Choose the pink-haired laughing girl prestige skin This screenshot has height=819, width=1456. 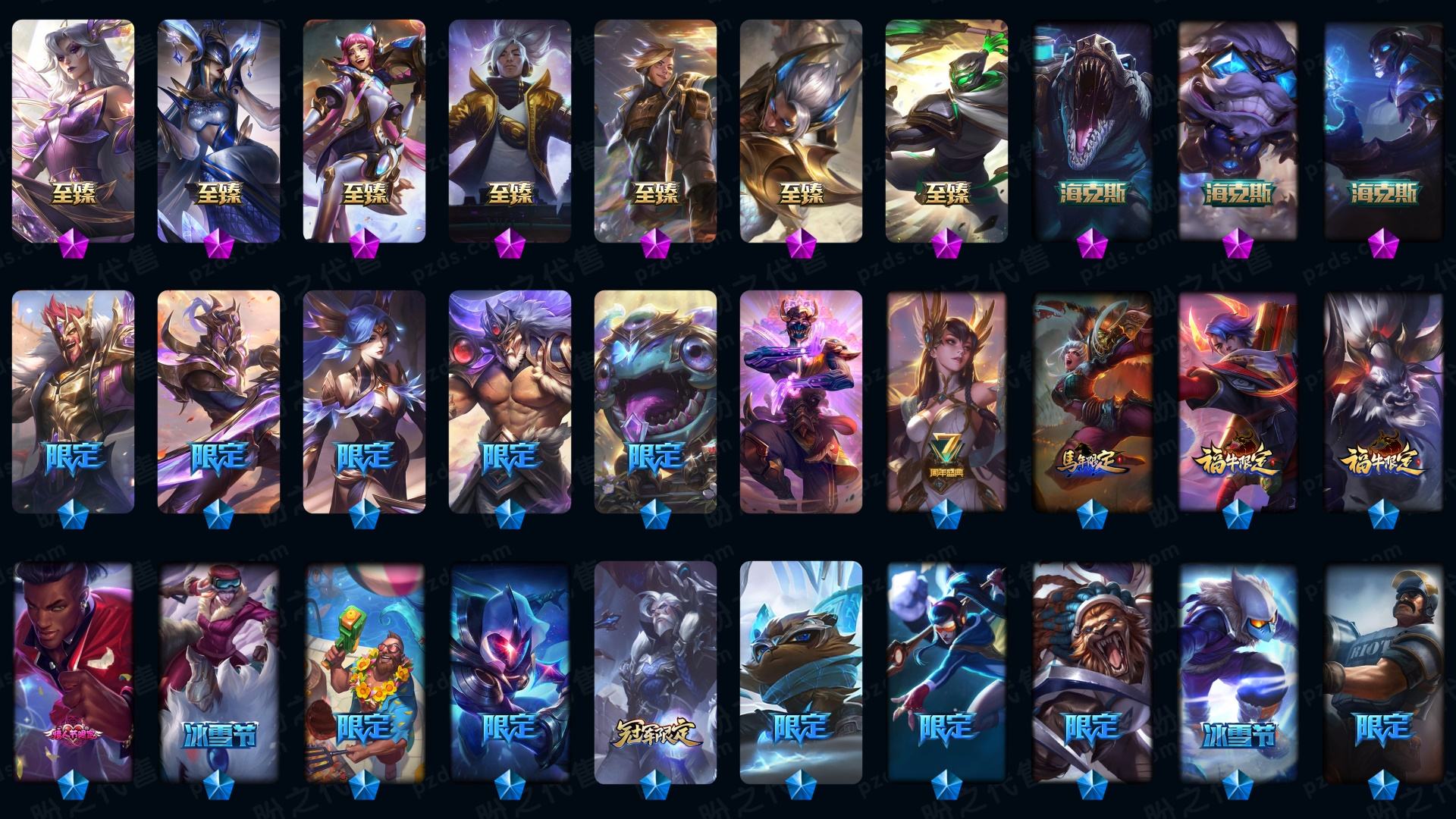364,130
